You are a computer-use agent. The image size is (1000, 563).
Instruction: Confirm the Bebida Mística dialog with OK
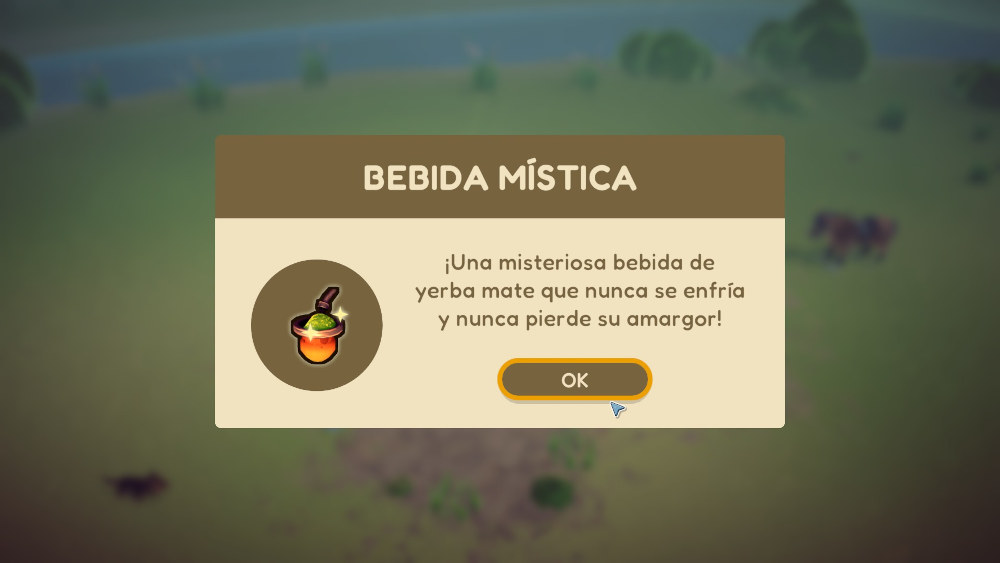pos(575,380)
